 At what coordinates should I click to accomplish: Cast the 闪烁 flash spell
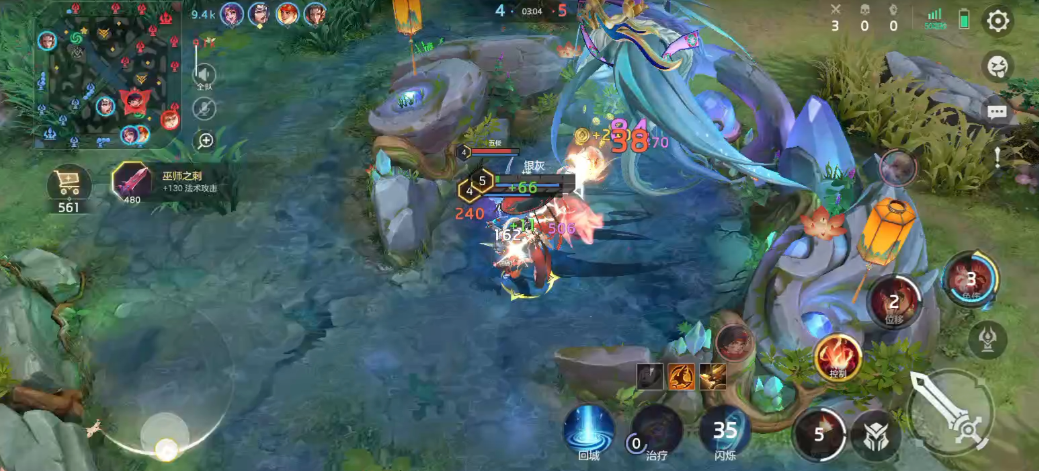click(724, 430)
